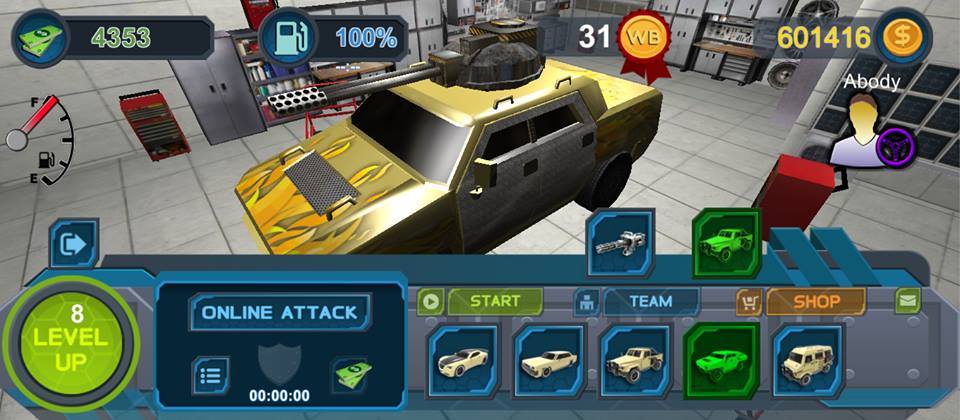Click the cash icon beside the timer

tap(349, 375)
